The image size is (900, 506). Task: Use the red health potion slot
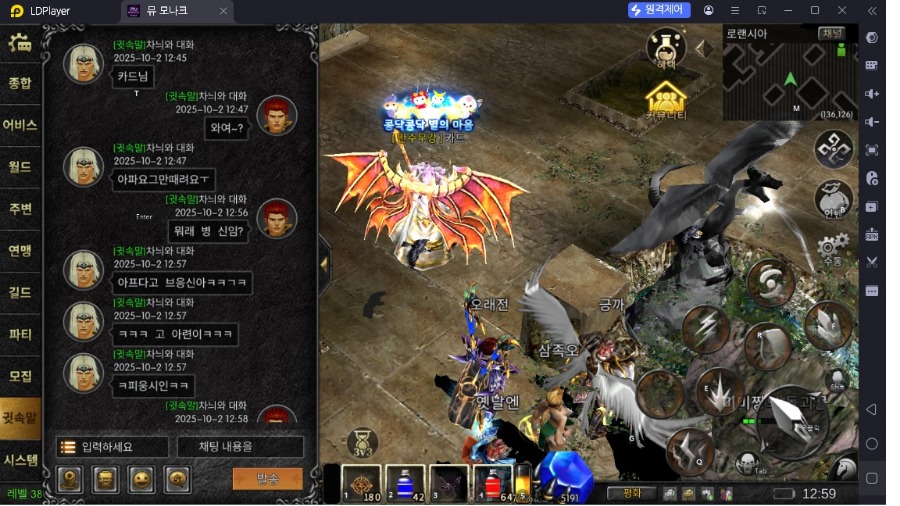(492, 483)
